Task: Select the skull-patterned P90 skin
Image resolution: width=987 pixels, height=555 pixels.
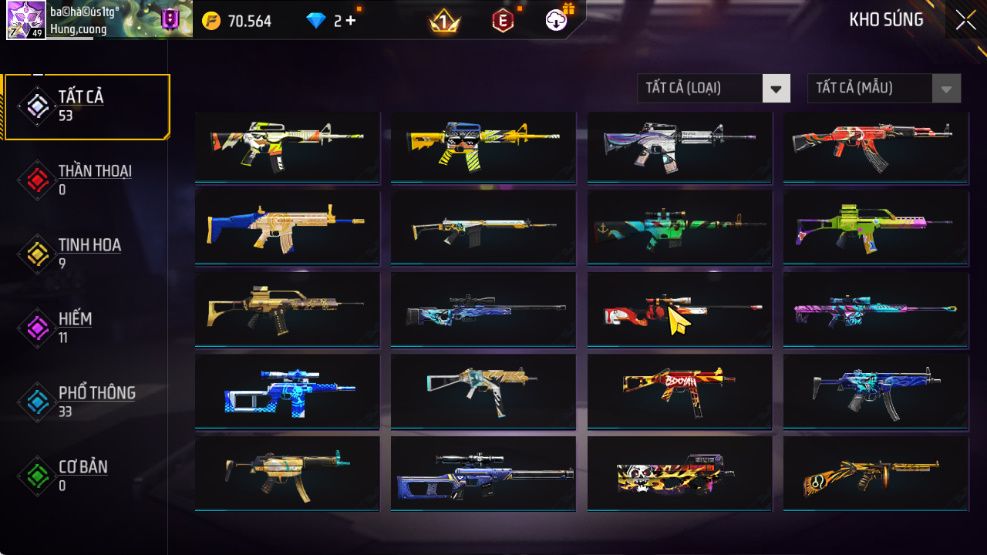Action: click(679, 473)
